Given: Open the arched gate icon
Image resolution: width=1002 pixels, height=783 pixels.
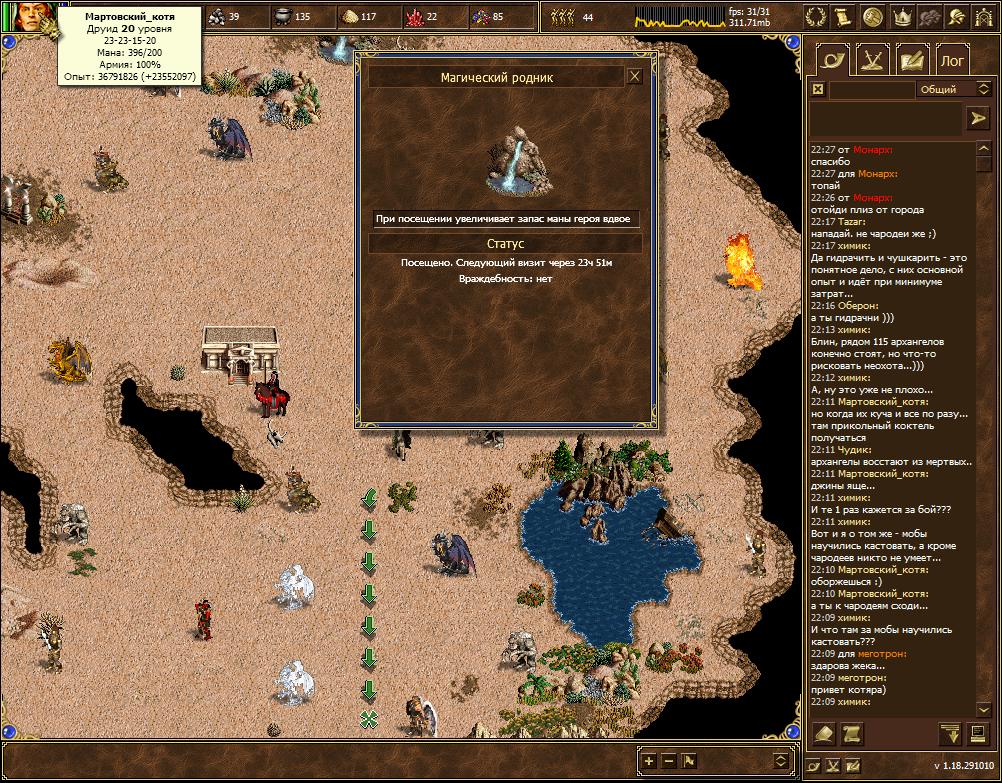Looking at the screenshot, I should [984, 17].
